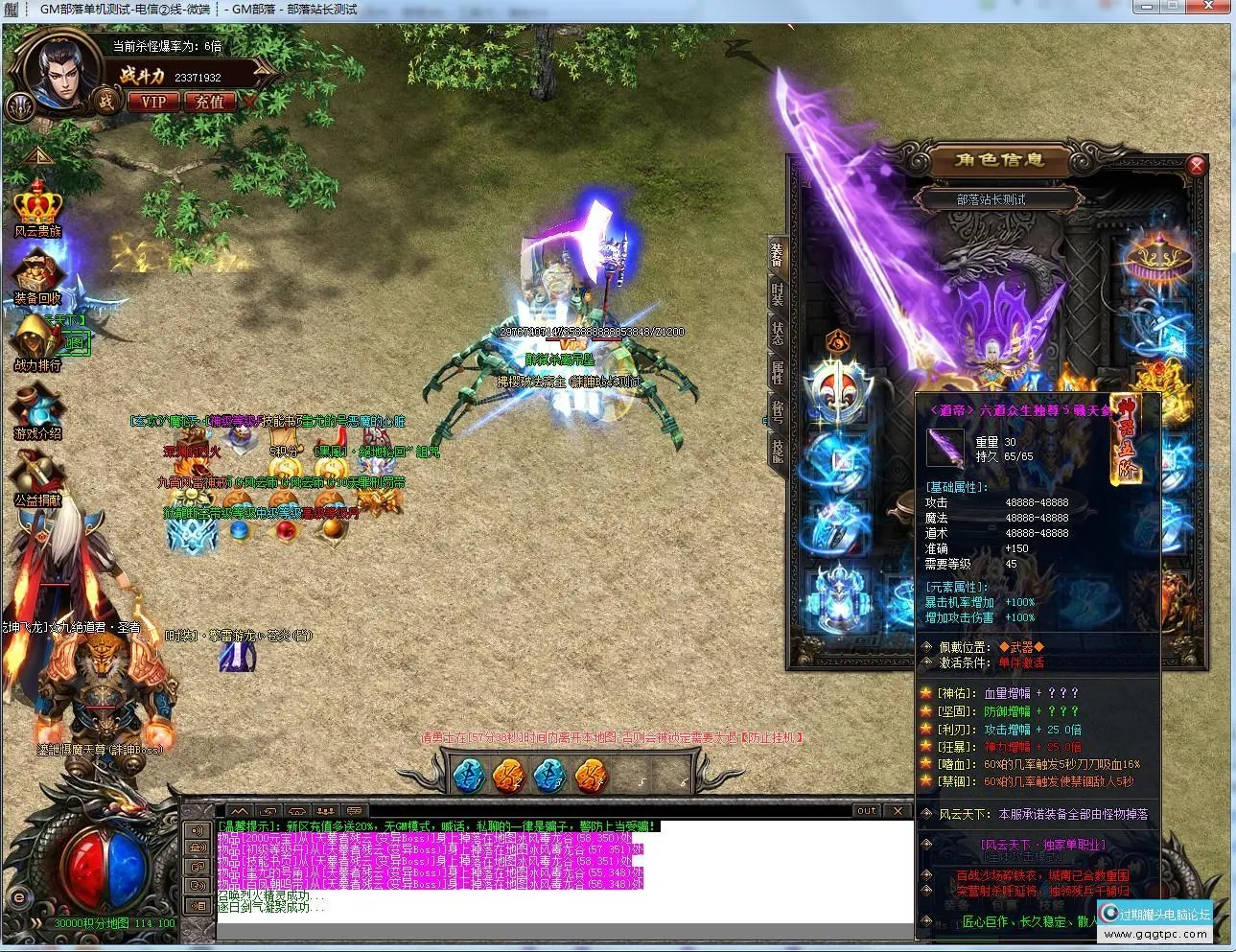This screenshot has height=952, width=1236.
Task: Open the 风云贵族 crown icon
Action: 38,208
